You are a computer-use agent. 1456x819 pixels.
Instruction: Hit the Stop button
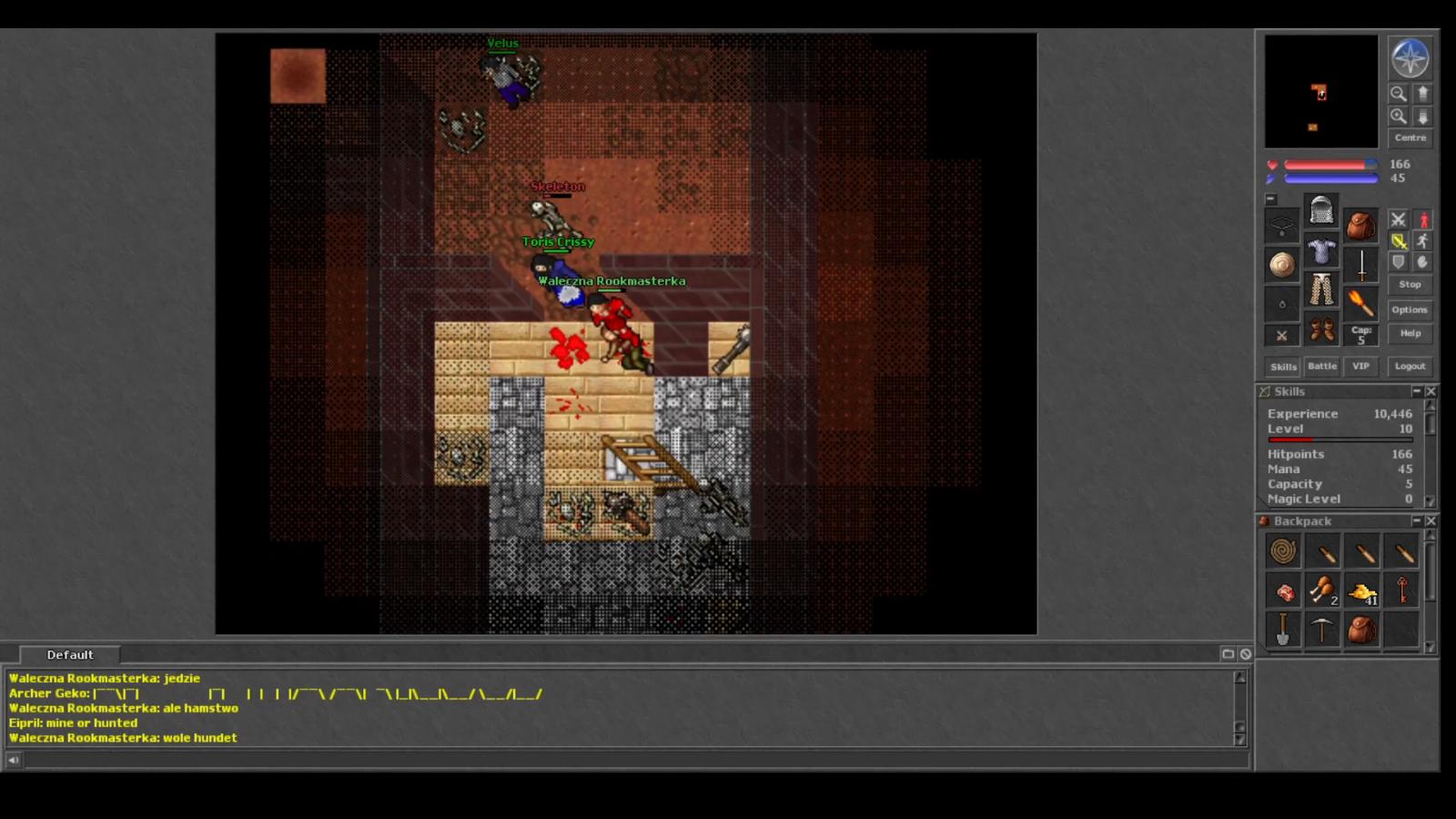coord(1410,285)
